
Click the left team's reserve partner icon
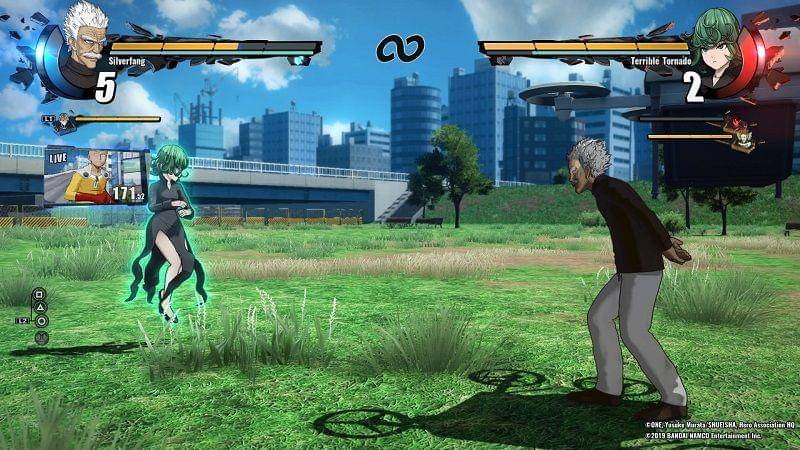64,122
